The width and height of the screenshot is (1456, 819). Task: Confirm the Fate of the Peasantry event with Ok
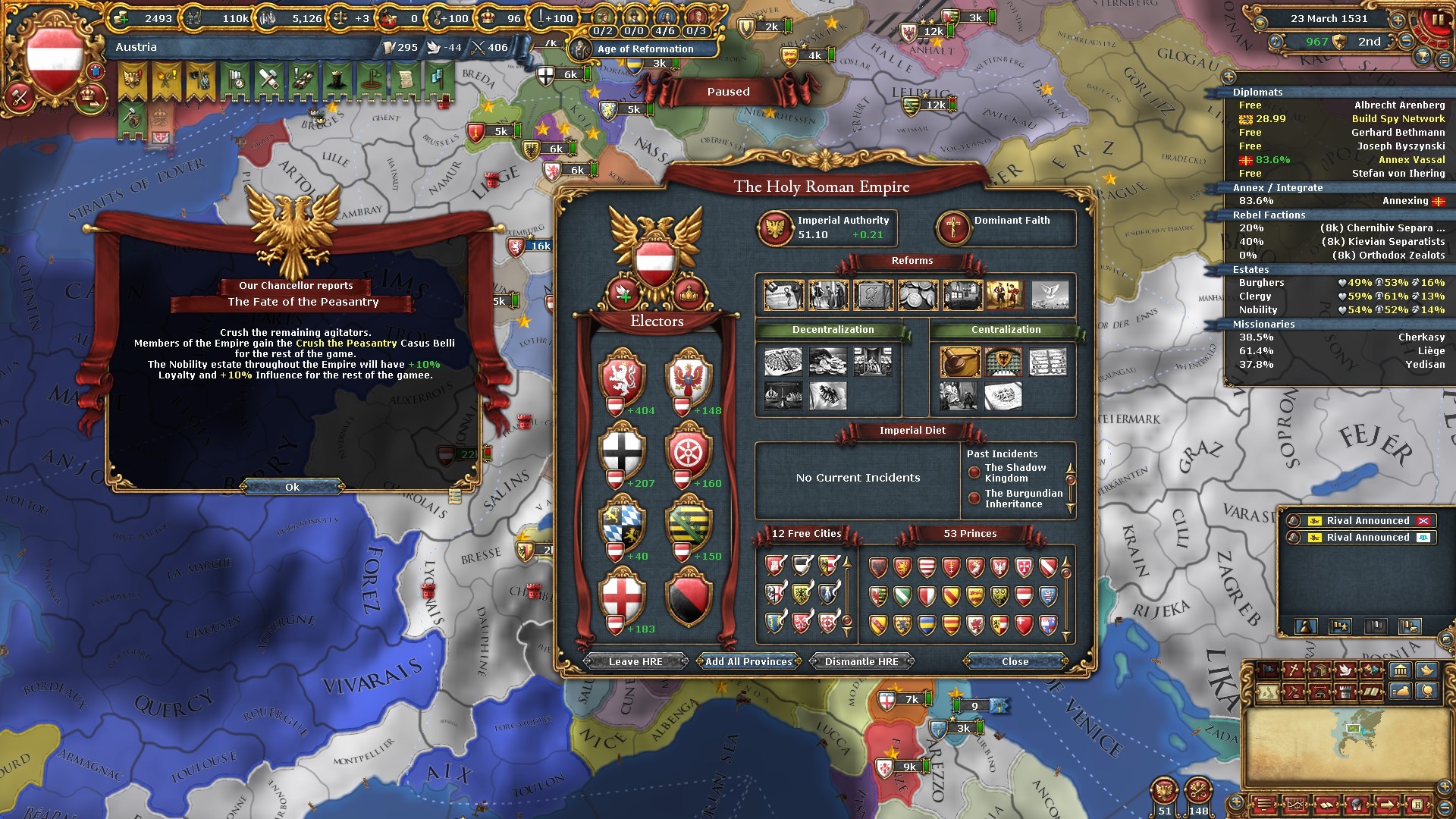click(x=292, y=487)
